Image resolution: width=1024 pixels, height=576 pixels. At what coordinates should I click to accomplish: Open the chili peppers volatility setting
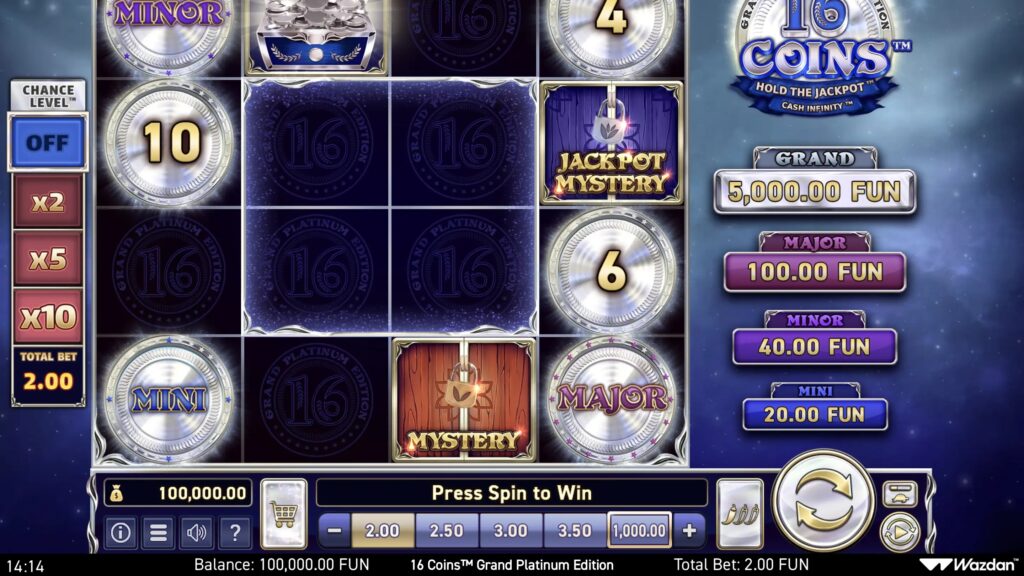click(x=739, y=514)
